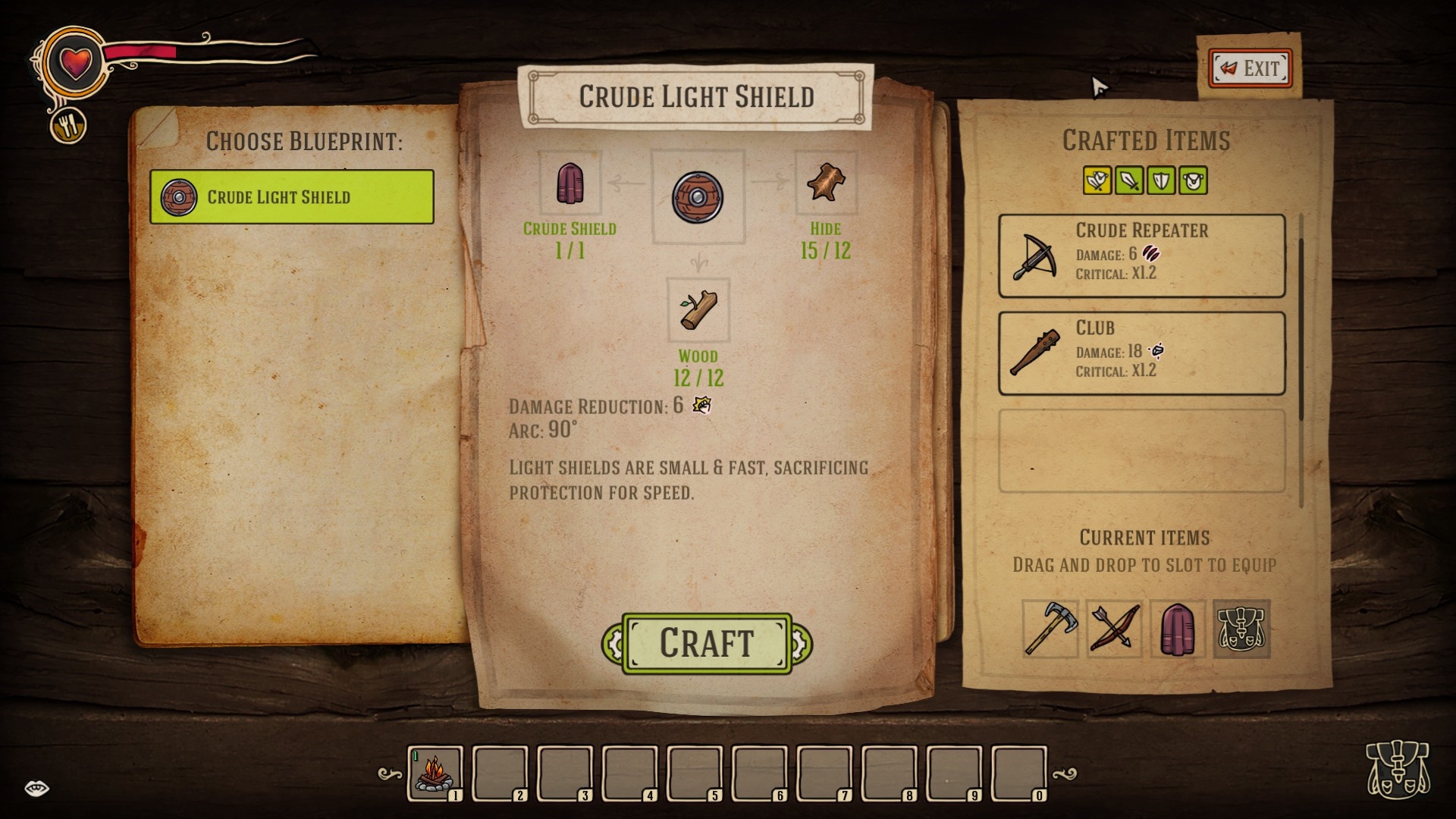1456x819 pixels.
Task: Filter crafted items by shields
Action: (1161, 181)
